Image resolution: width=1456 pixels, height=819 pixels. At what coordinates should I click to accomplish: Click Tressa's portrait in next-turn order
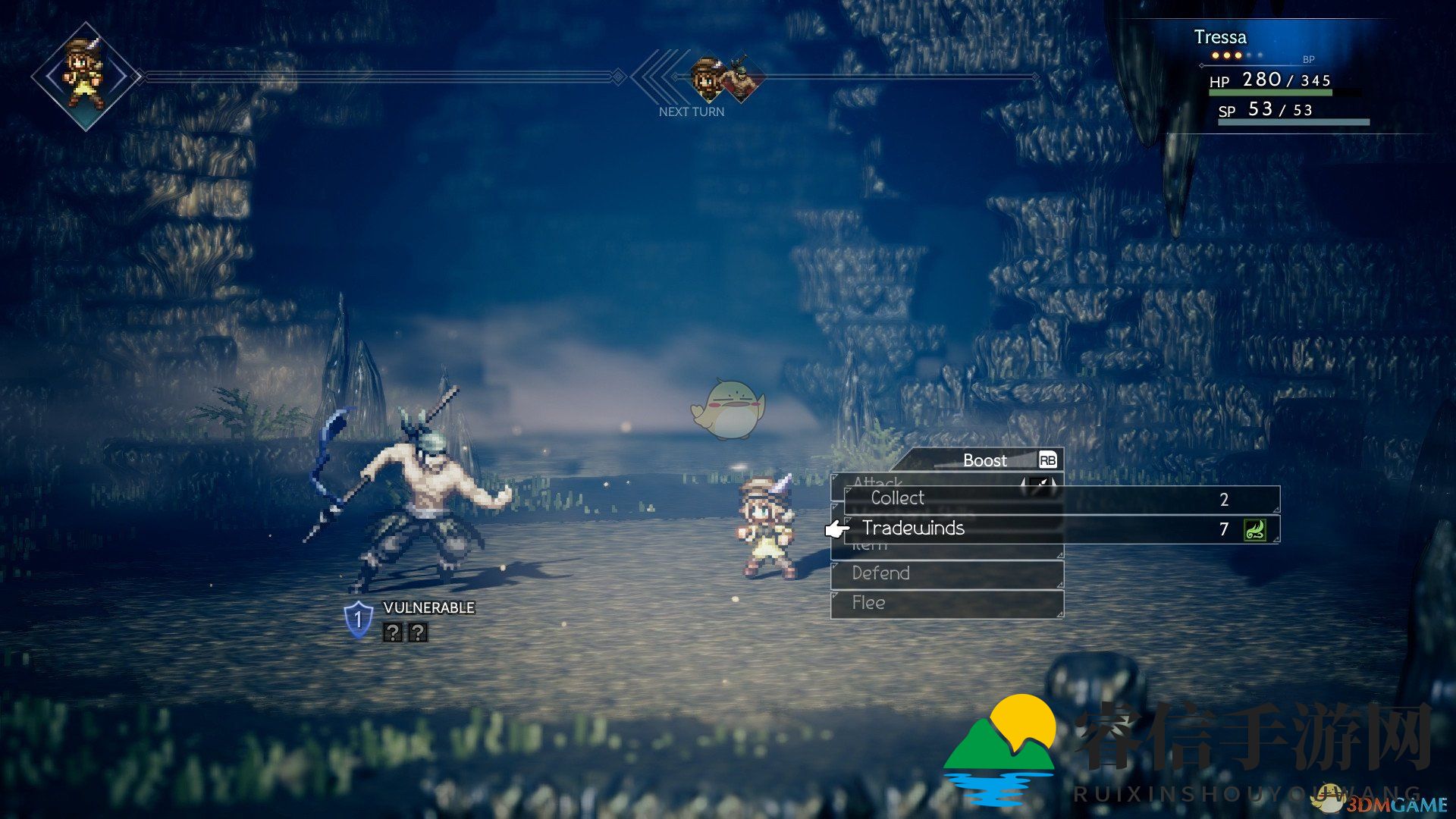708,77
